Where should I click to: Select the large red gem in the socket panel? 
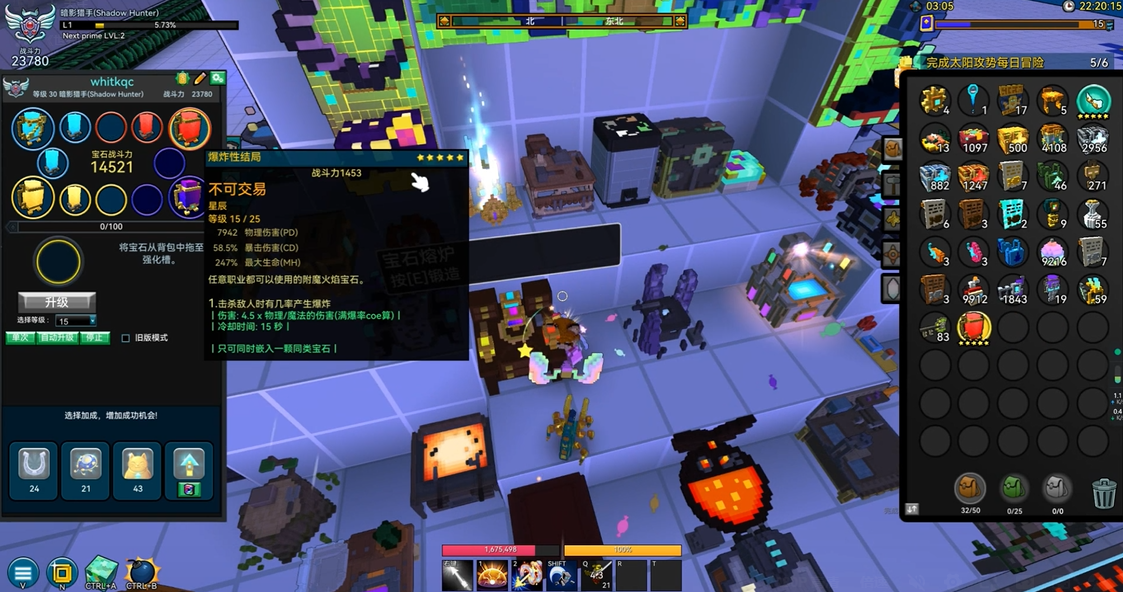point(189,128)
